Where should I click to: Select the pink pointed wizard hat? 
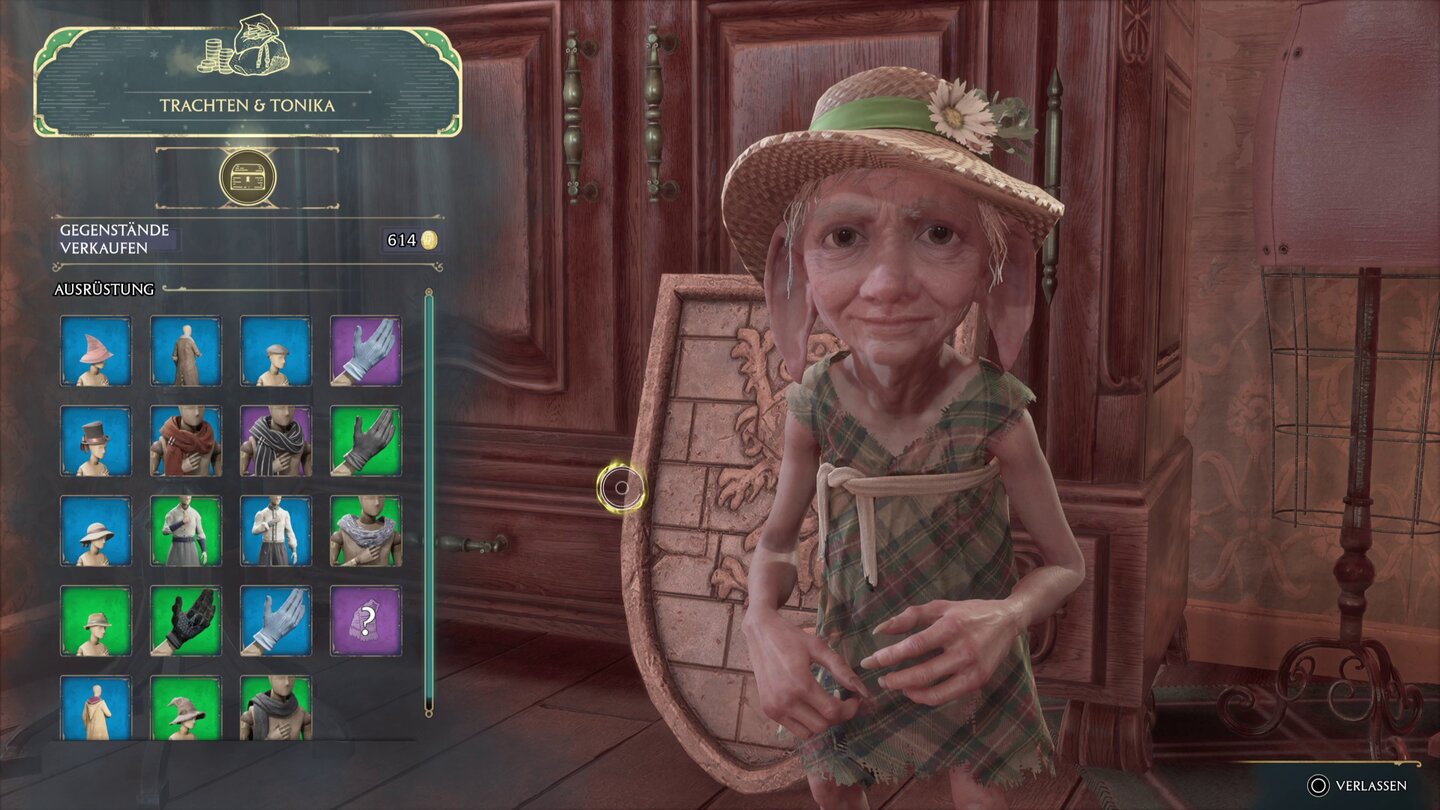[x=96, y=351]
